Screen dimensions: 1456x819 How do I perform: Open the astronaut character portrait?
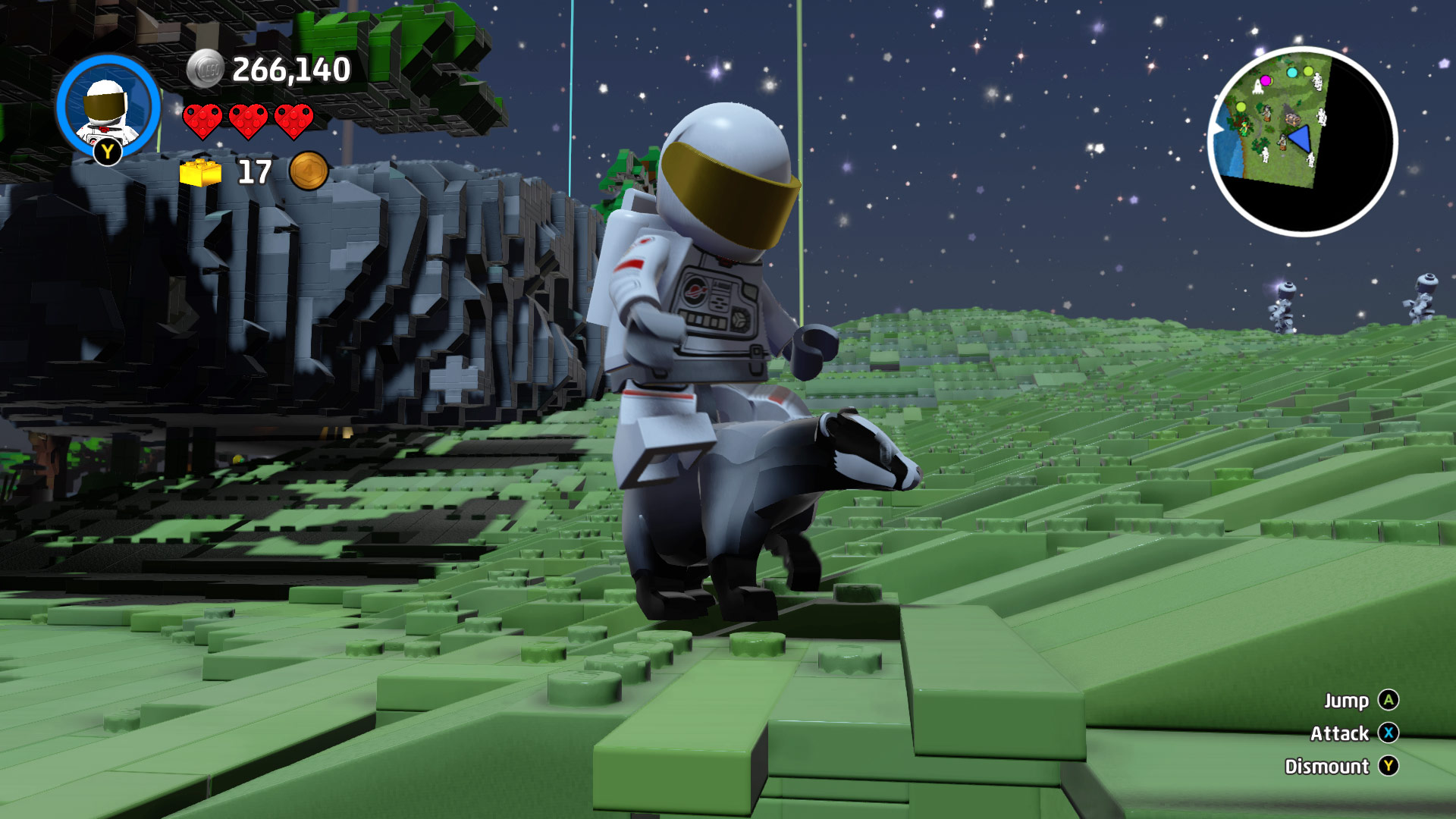(x=108, y=106)
